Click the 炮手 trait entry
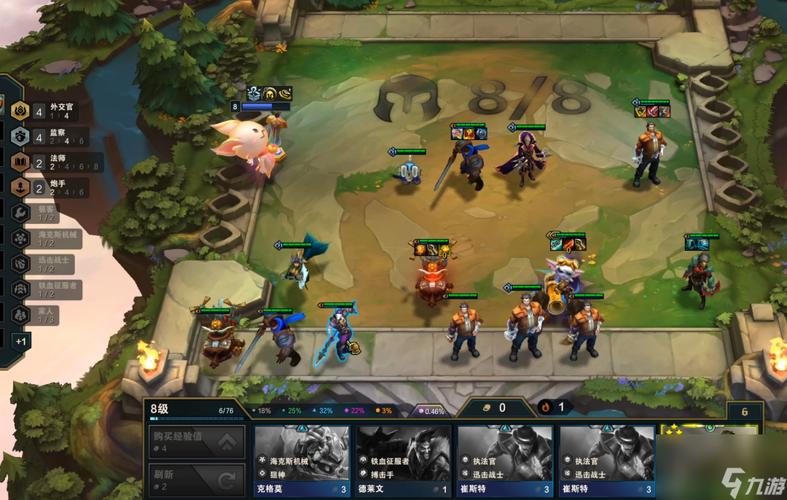This screenshot has height=500, width=787. [50, 187]
